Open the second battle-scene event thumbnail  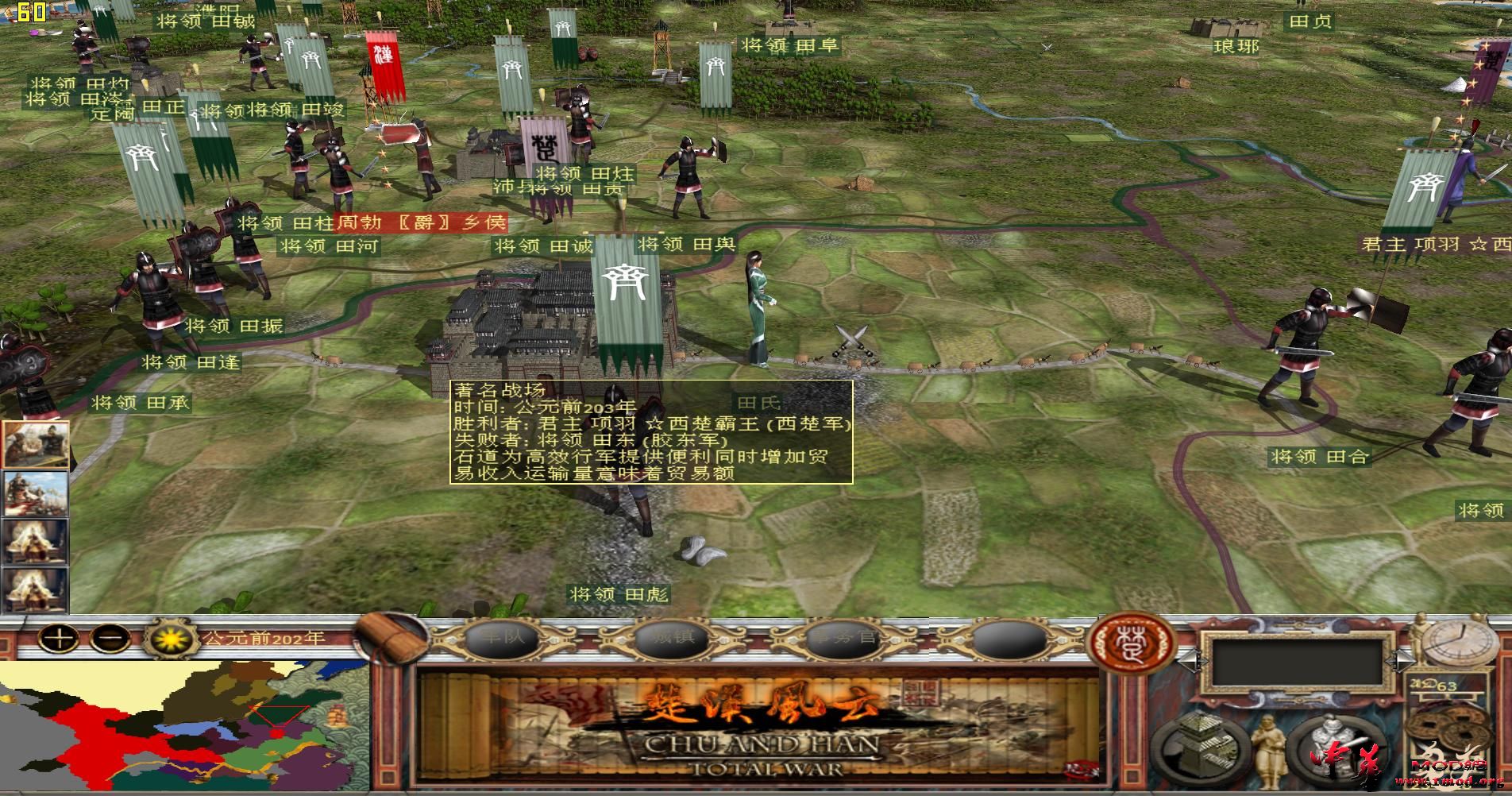click(x=34, y=493)
